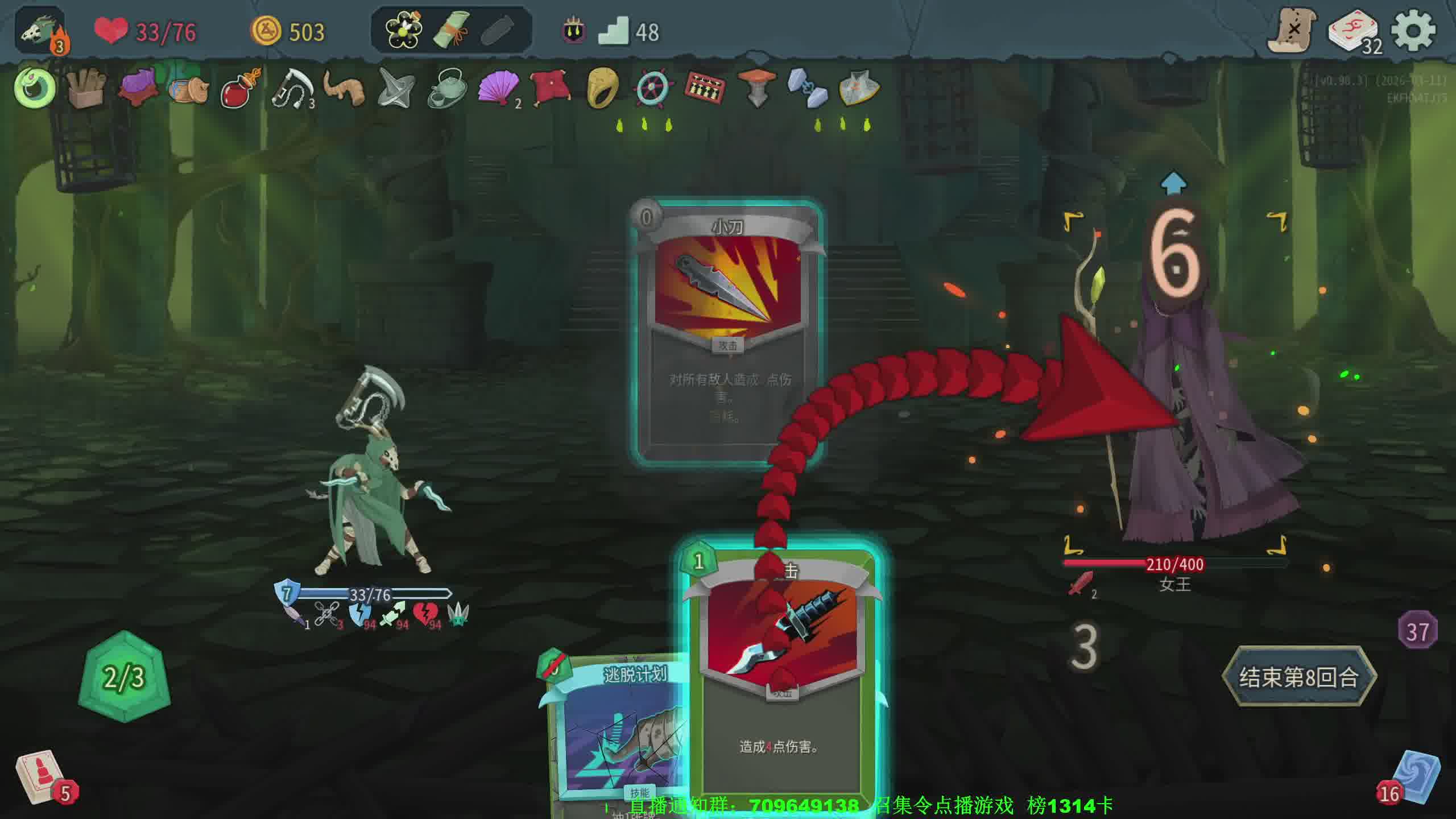Image resolution: width=1456 pixels, height=819 pixels.
Task: Use the flower potion in the potion bar
Action: (403, 30)
